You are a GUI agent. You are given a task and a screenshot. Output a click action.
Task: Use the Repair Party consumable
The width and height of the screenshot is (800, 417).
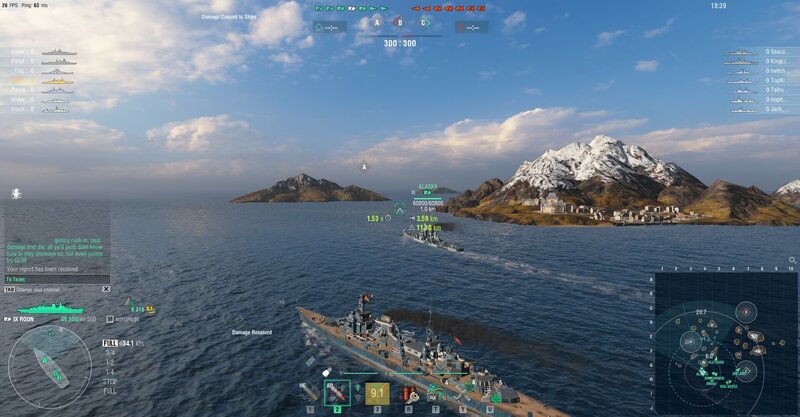pyautogui.click(x=490, y=394)
